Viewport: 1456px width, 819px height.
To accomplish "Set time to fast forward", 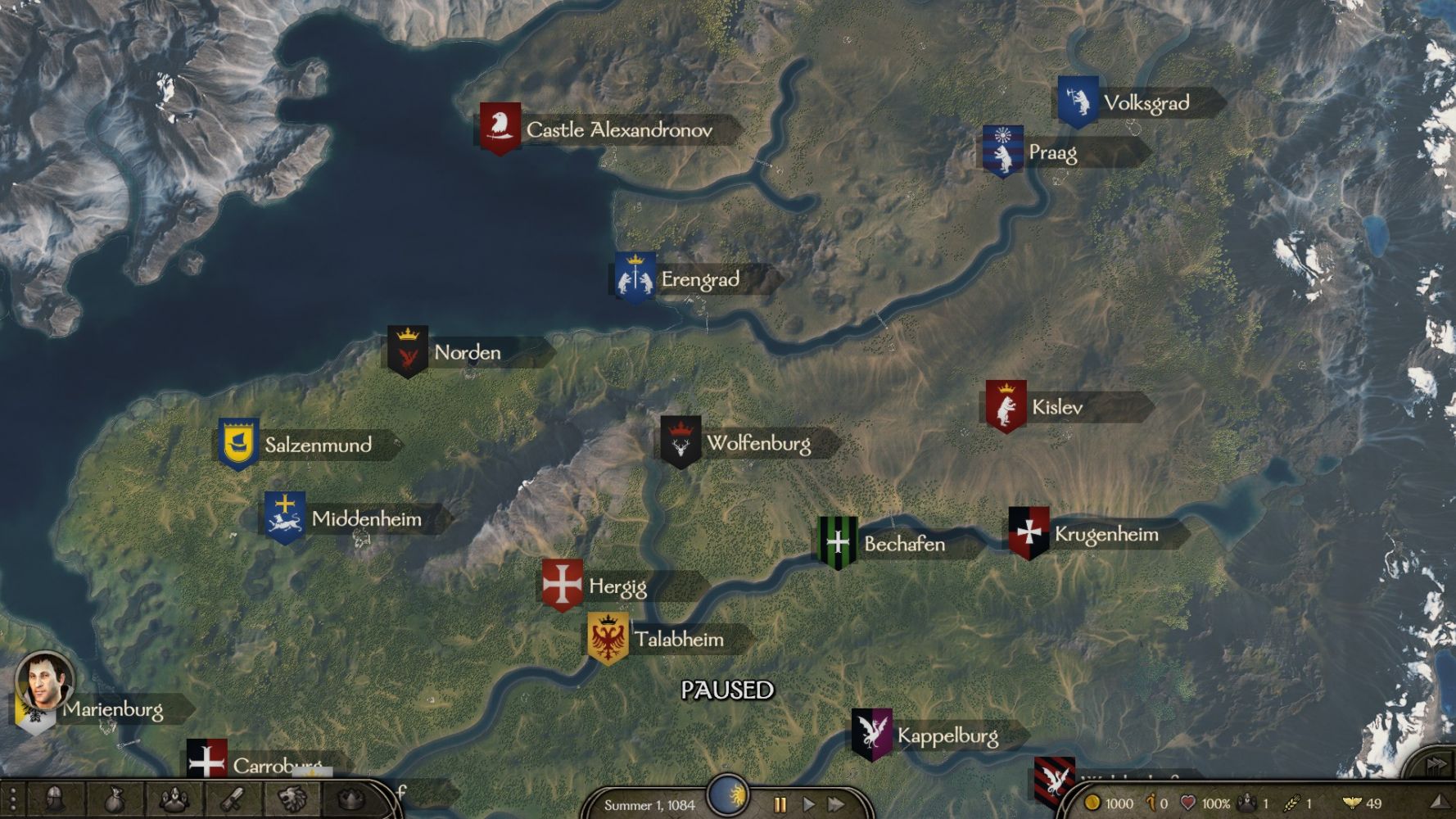I will click(835, 804).
